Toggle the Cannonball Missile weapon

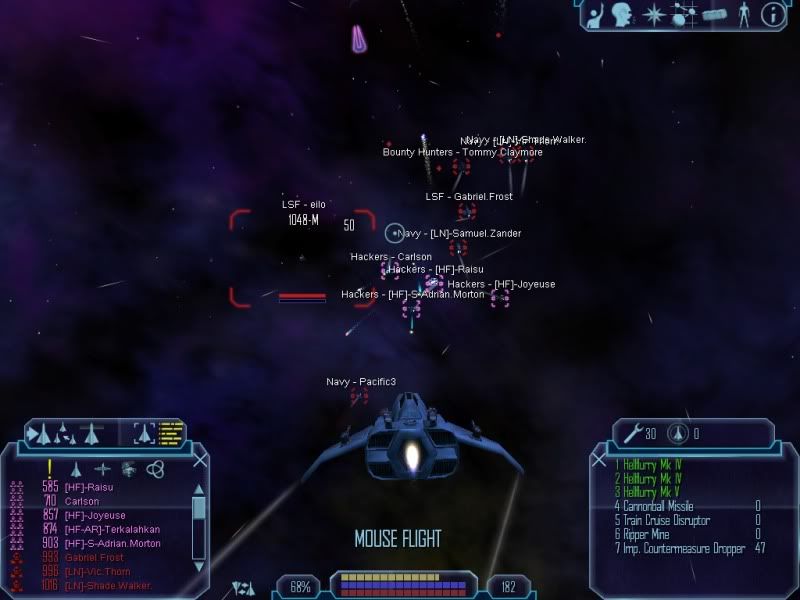point(660,506)
